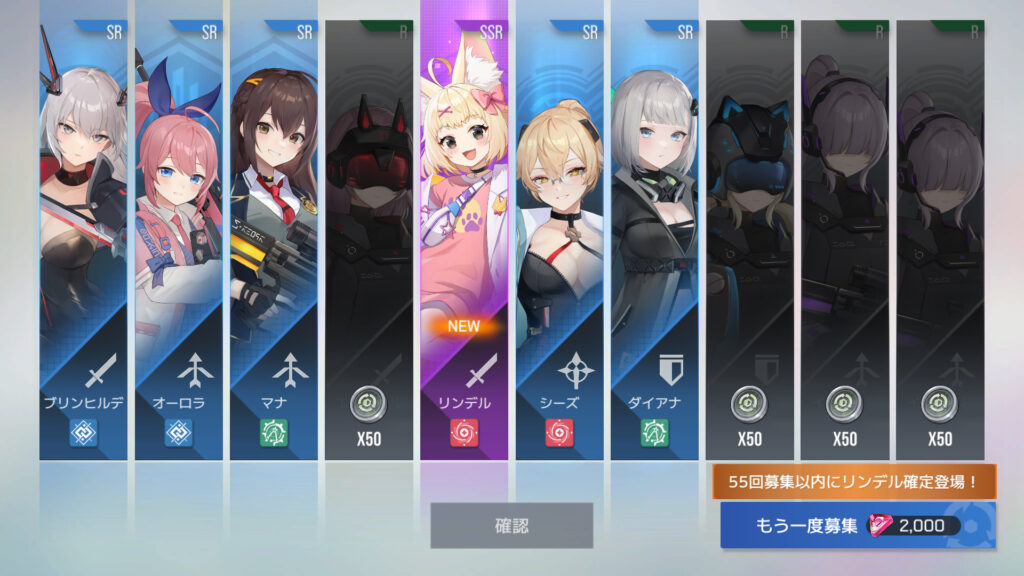Tap the 55回募集以内にリンデル確定登場 banner
The width and height of the screenshot is (1024, 576).
pos(854,482)
